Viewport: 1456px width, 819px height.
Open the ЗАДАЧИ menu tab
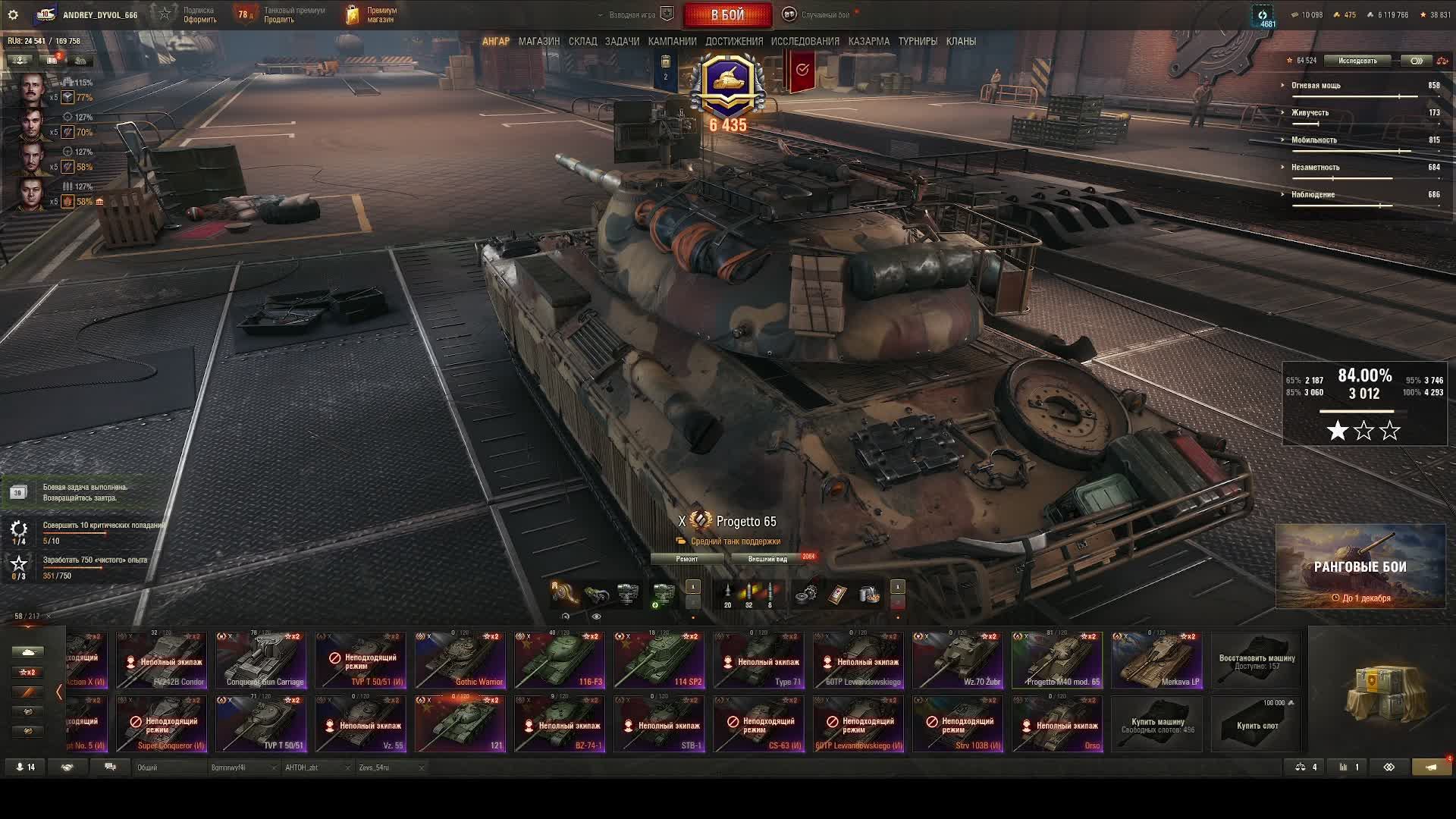(x=622, y=41)
